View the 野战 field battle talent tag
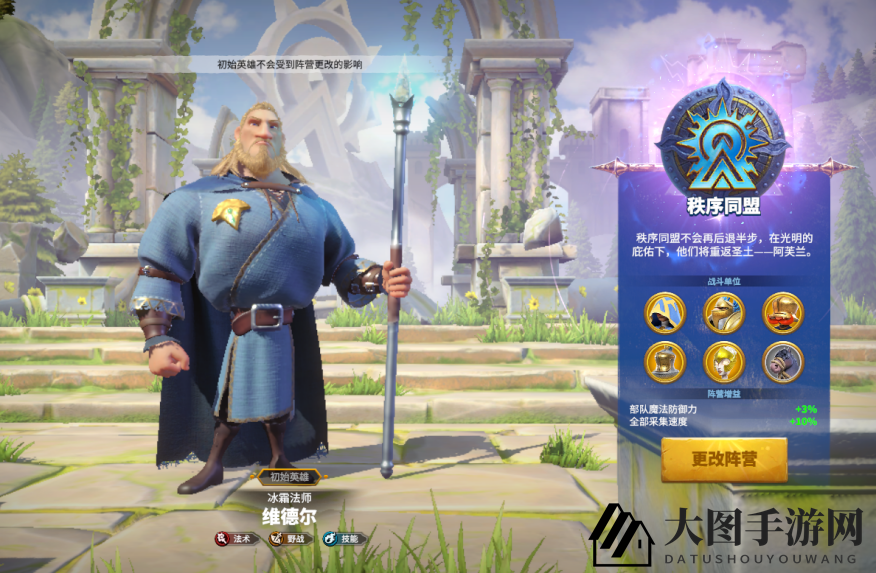Screen dimensions: 876x573 click(288, 539)
